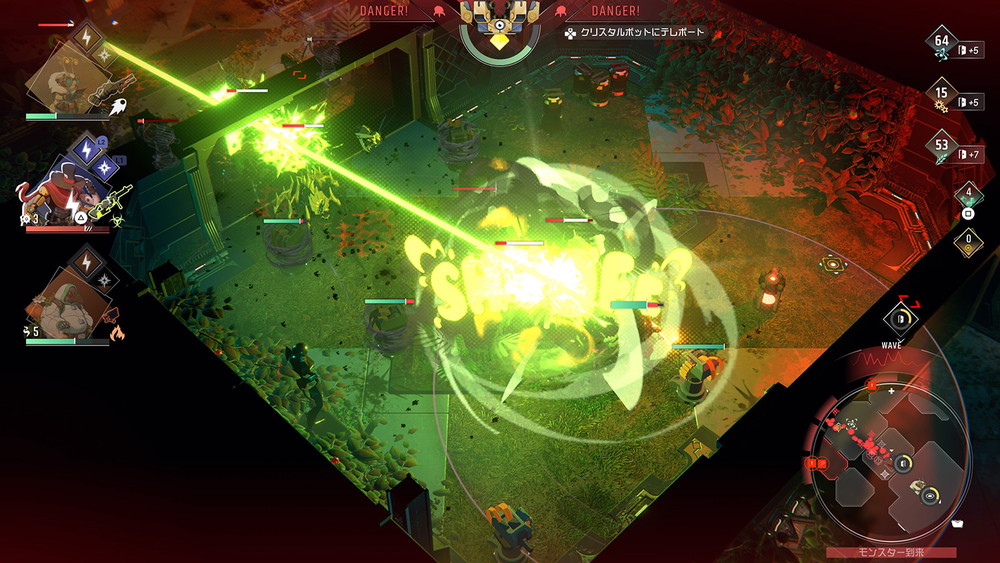Open the circular minimap
The width and height of the screenshot is (1000, 563).
(x=889, y=457)
